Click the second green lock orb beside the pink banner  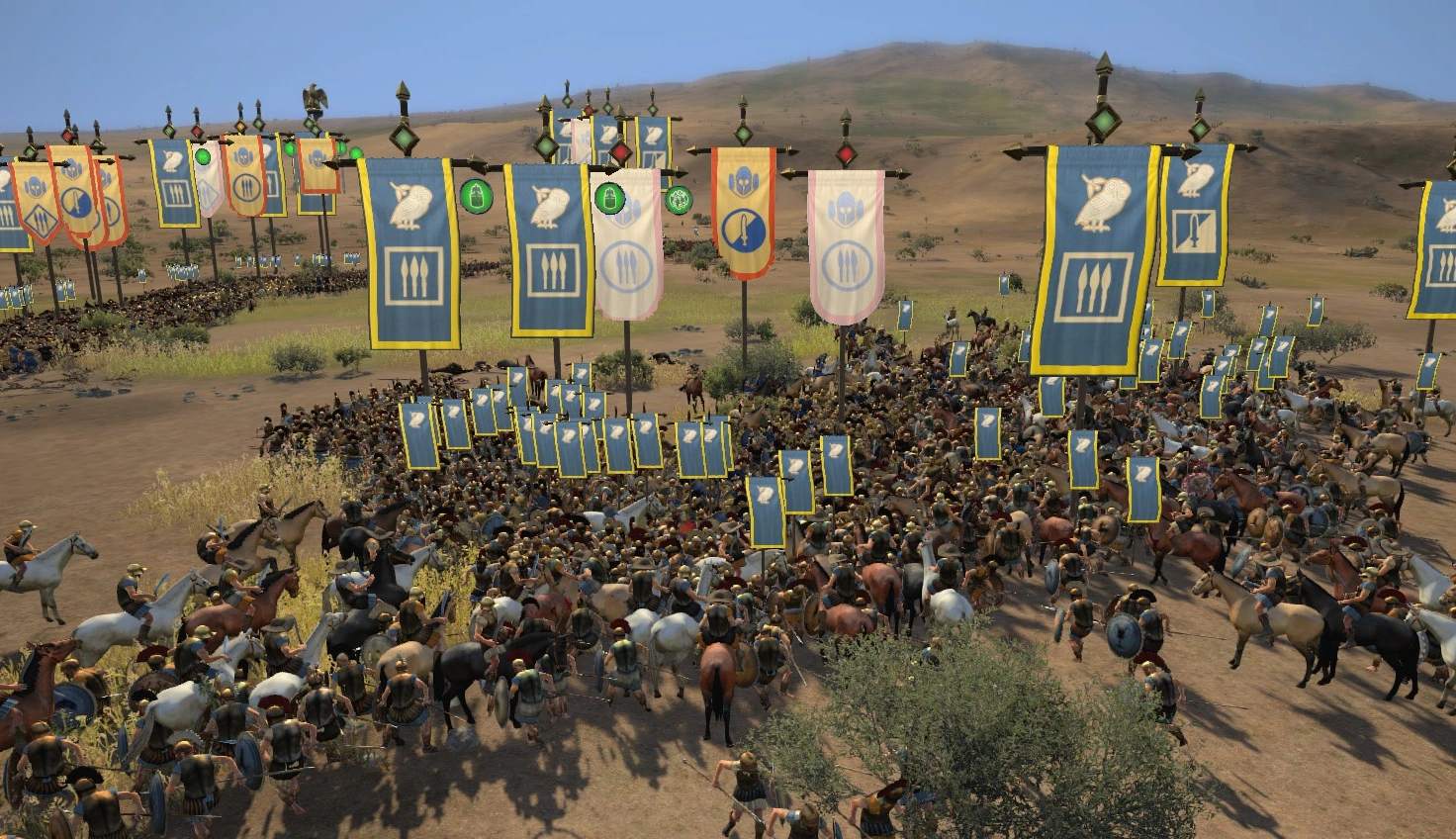[x=609, y=196]
